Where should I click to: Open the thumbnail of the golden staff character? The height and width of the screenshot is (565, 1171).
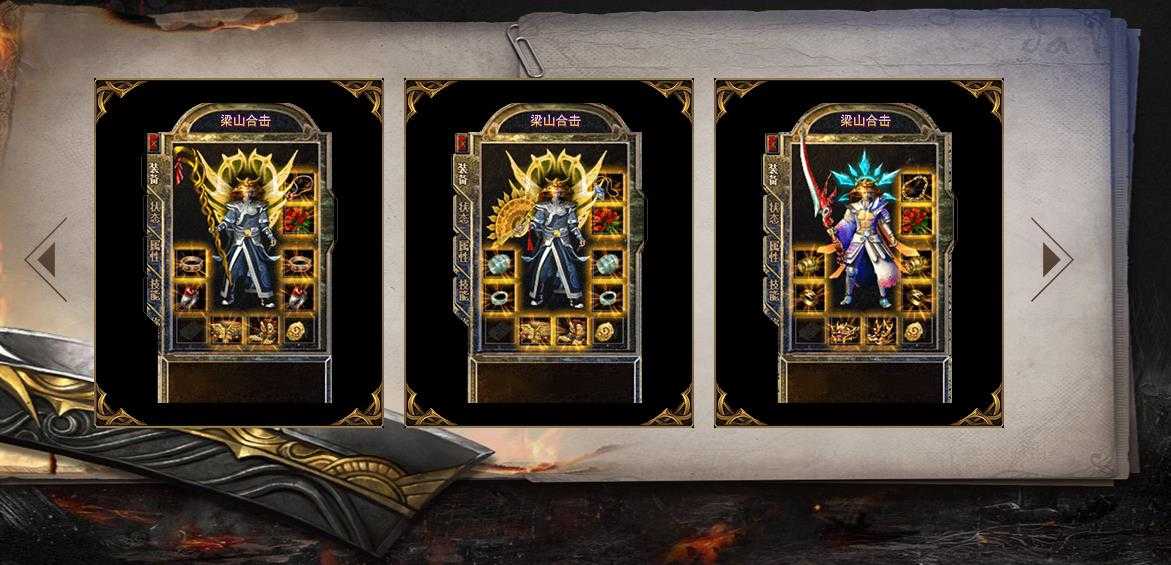click(239, 253)
